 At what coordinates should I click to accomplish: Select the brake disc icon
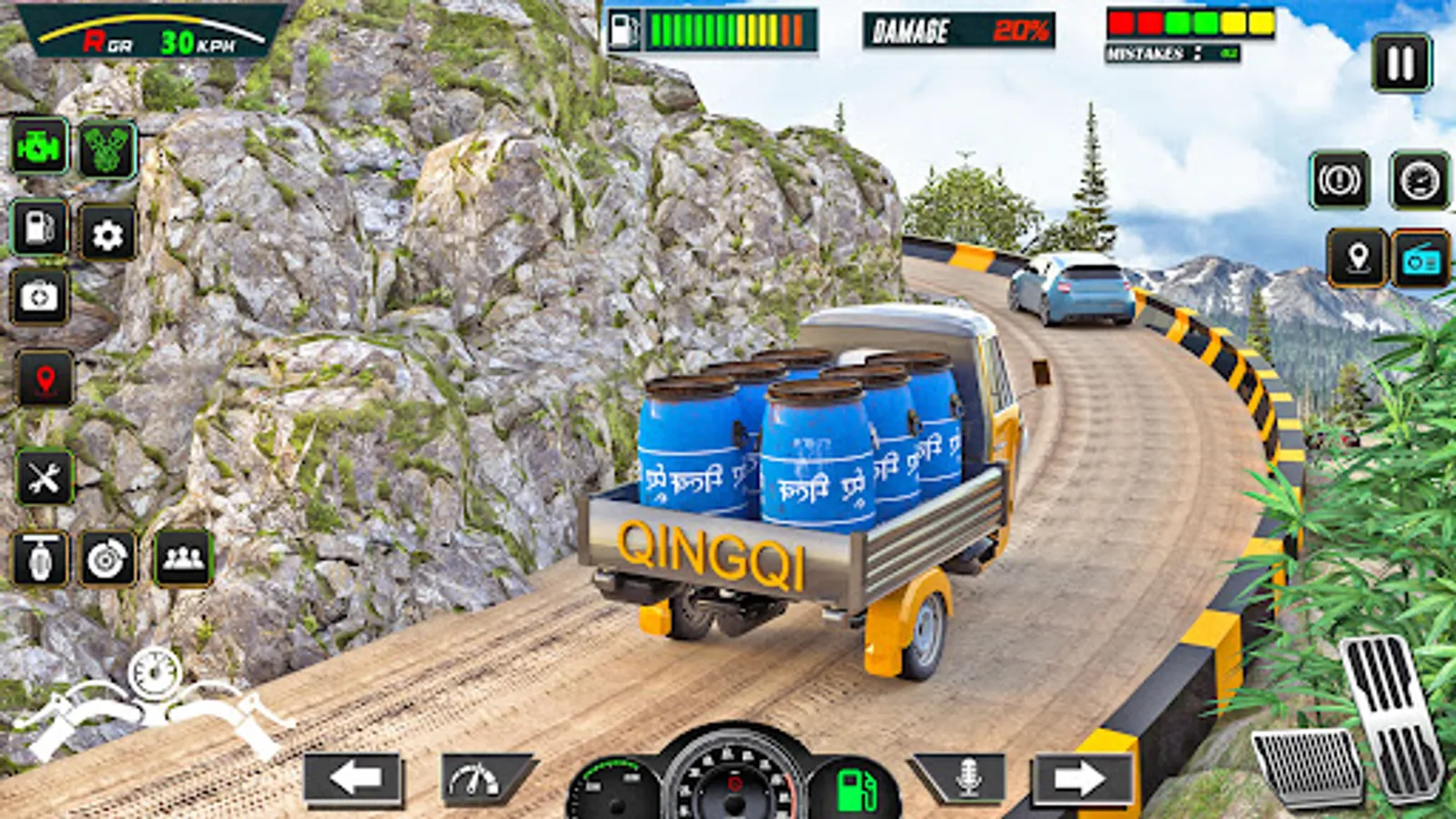tap(108, 558)
